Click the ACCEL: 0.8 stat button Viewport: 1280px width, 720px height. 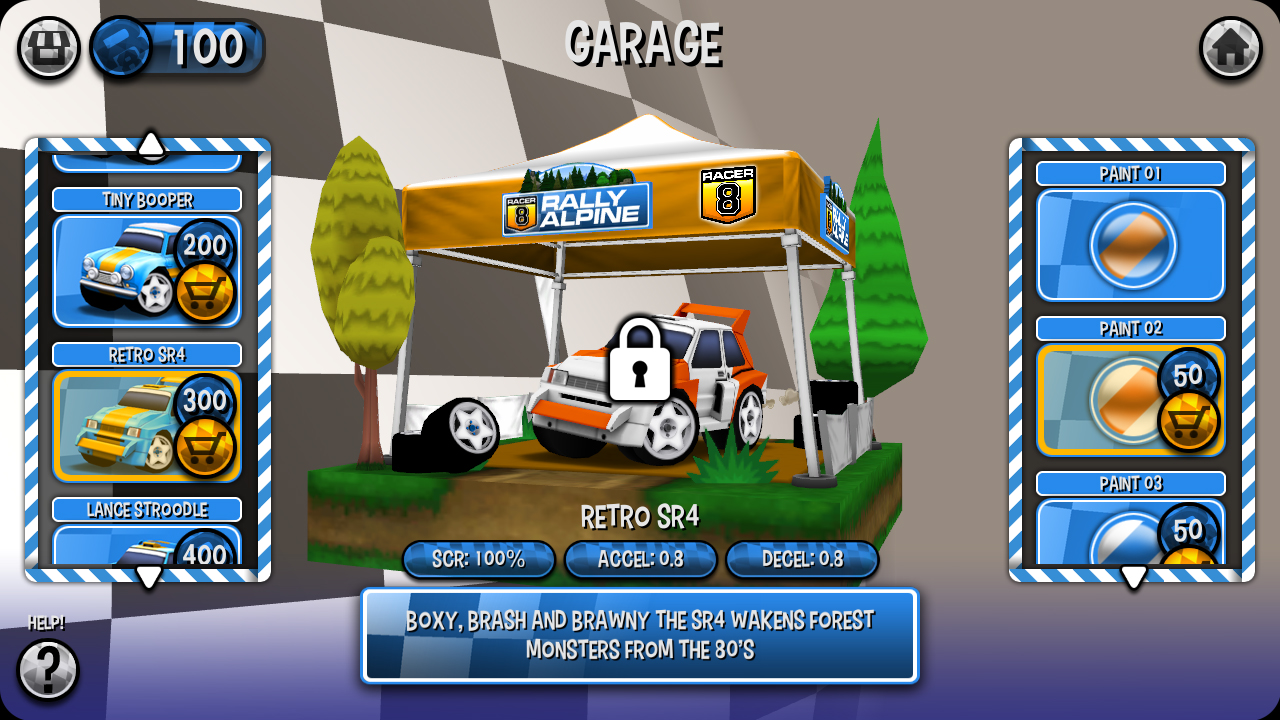(x=640, y=560)
